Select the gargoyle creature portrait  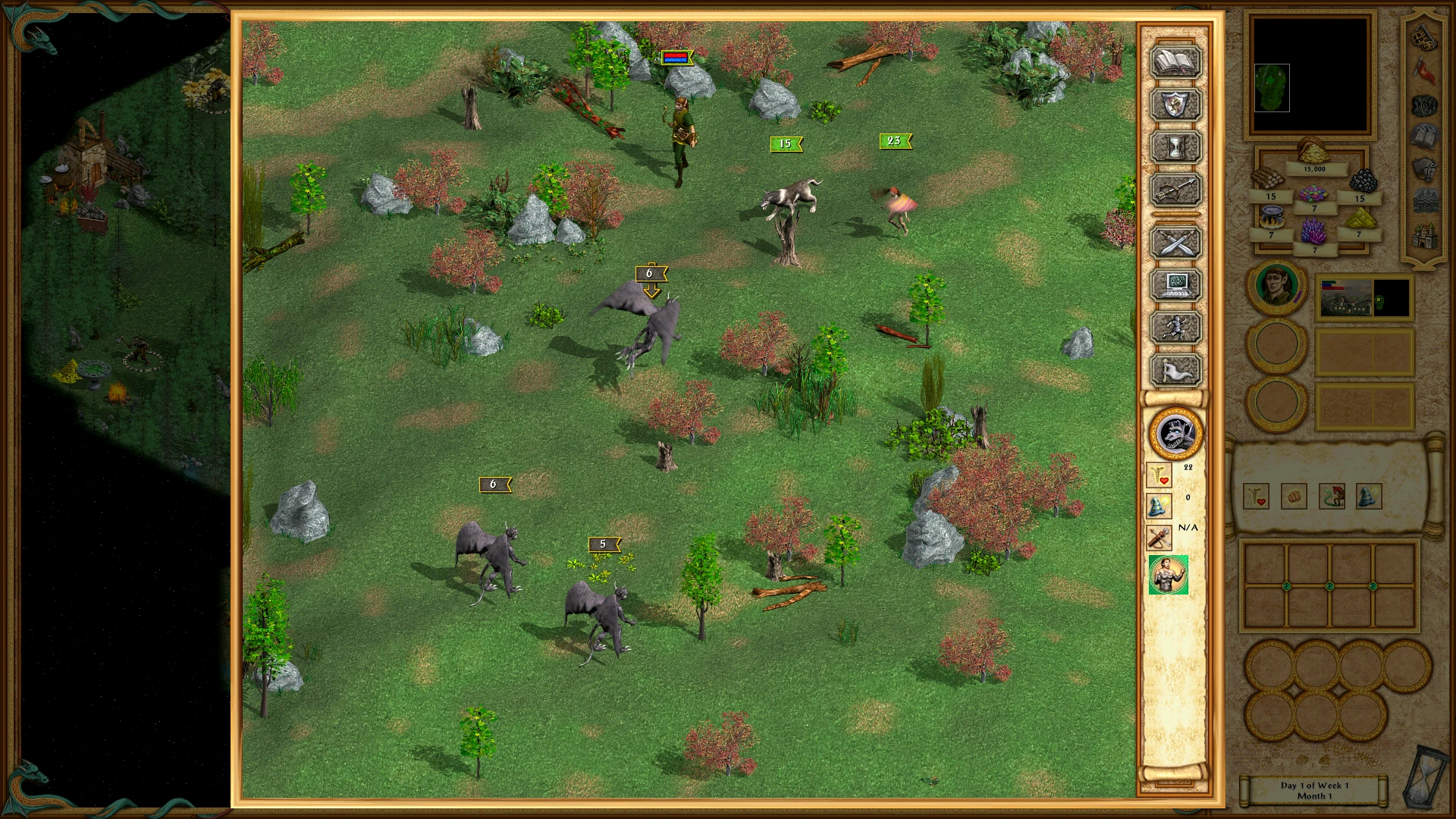1176,434
